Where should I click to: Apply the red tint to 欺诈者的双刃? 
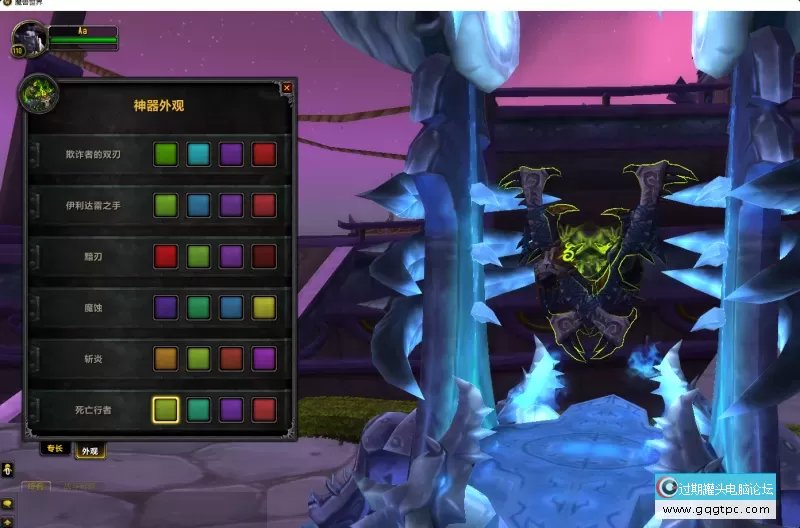[x=263, y=154]
